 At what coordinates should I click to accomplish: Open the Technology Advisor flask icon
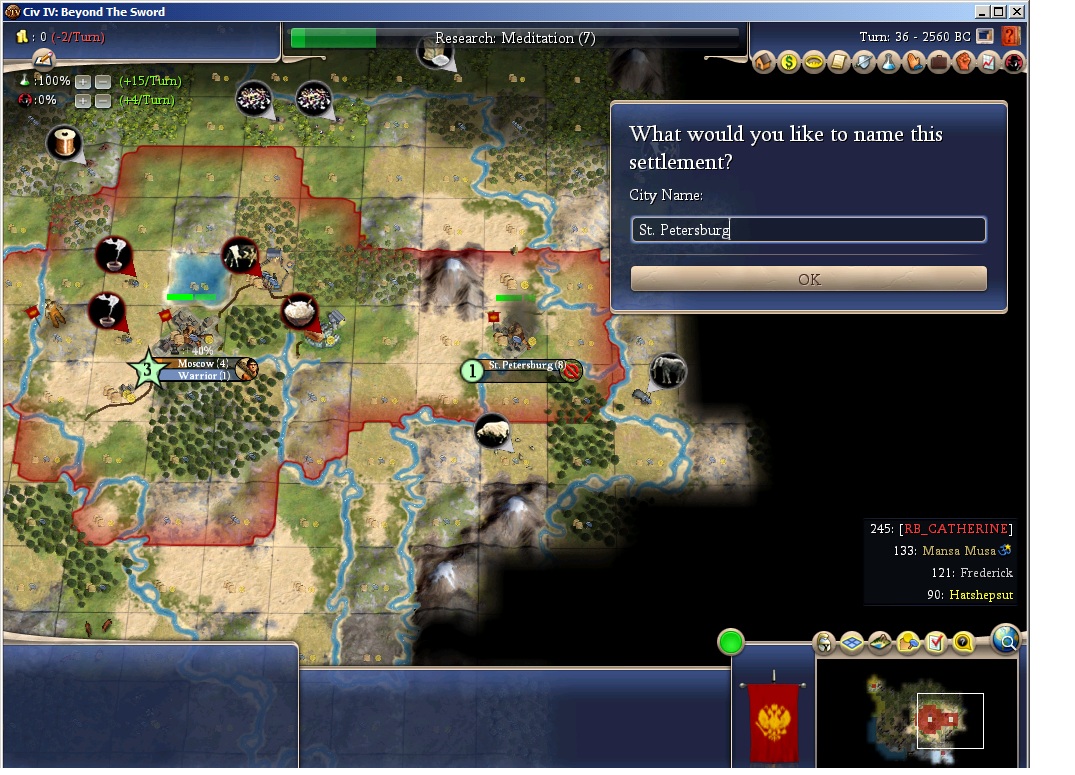(889, 62)
